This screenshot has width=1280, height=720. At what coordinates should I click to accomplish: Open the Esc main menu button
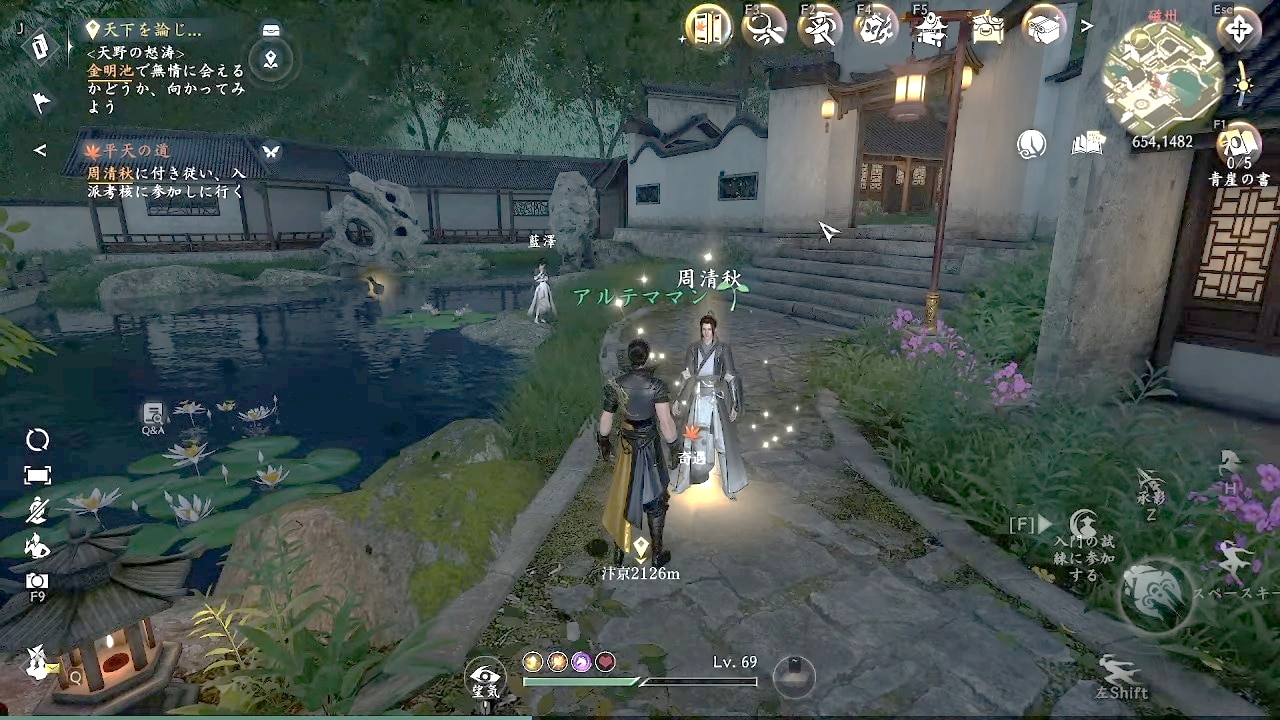[1238, 29]
